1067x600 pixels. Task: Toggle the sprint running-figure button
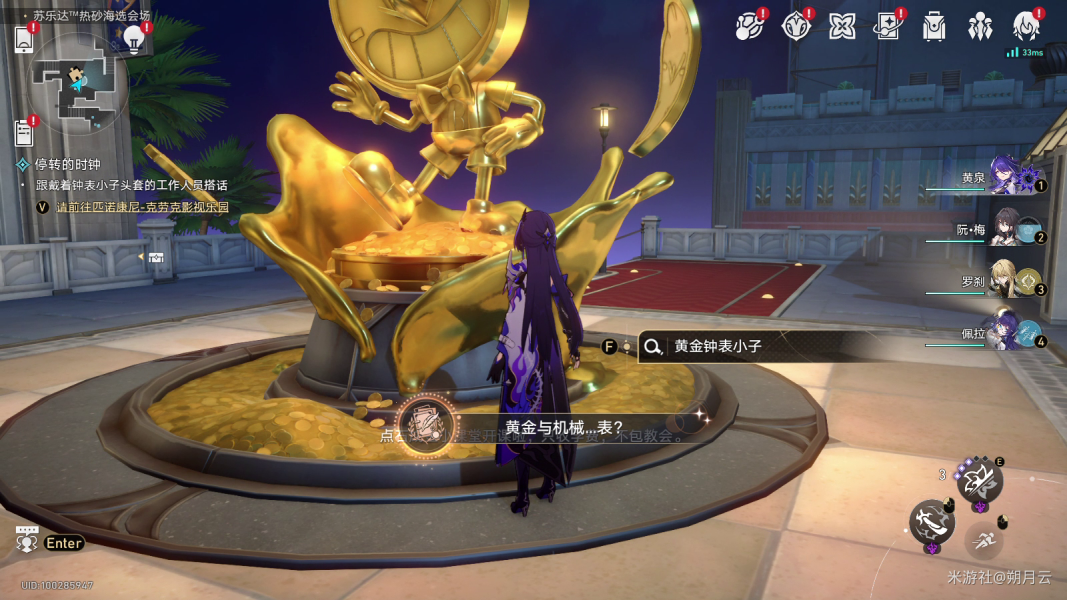(984, 541)
